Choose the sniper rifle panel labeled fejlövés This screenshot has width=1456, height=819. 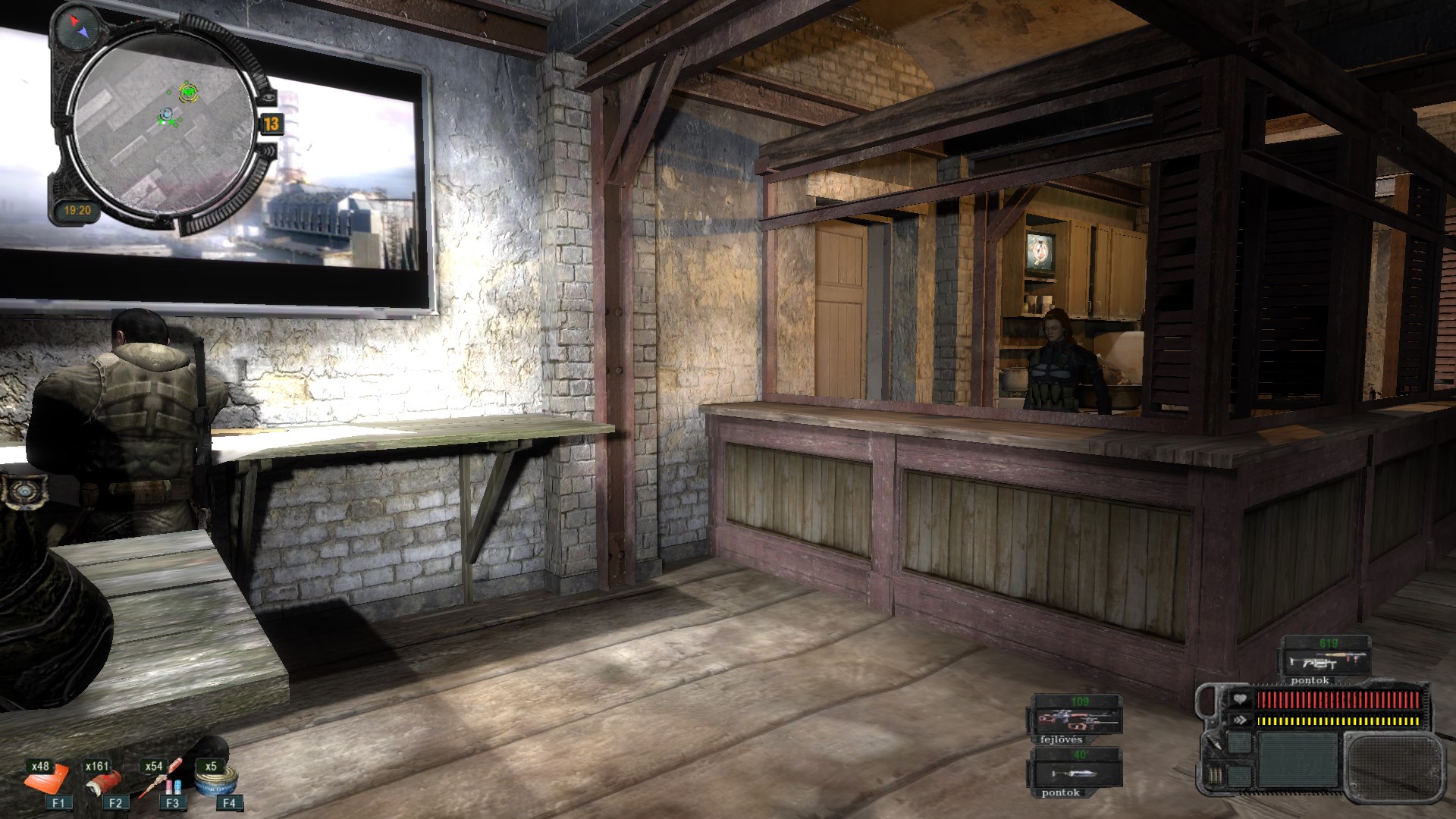[1074, 717]
